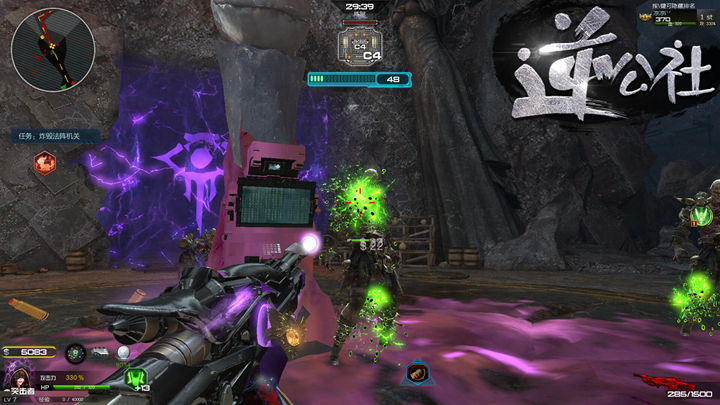720x405 pixels.
Task: Select the white sphere grenade icon
Action: [x=123, y=353]
